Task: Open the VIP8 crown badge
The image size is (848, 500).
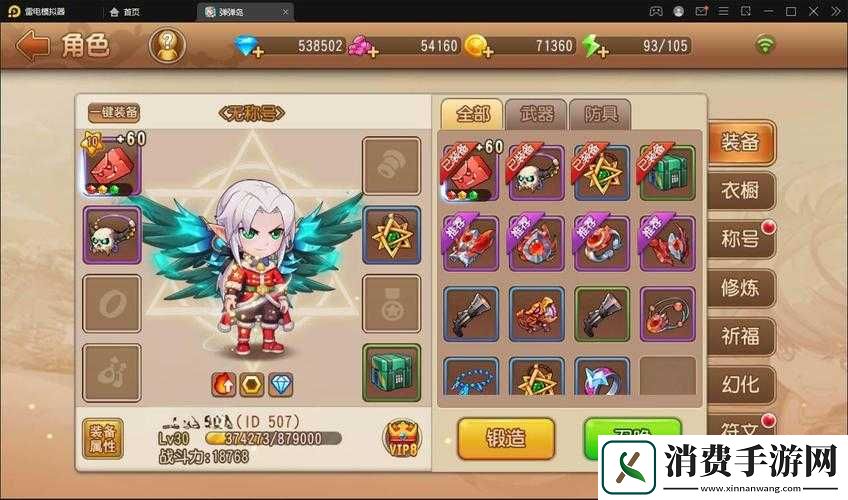Action: click(x=401, y=437)
